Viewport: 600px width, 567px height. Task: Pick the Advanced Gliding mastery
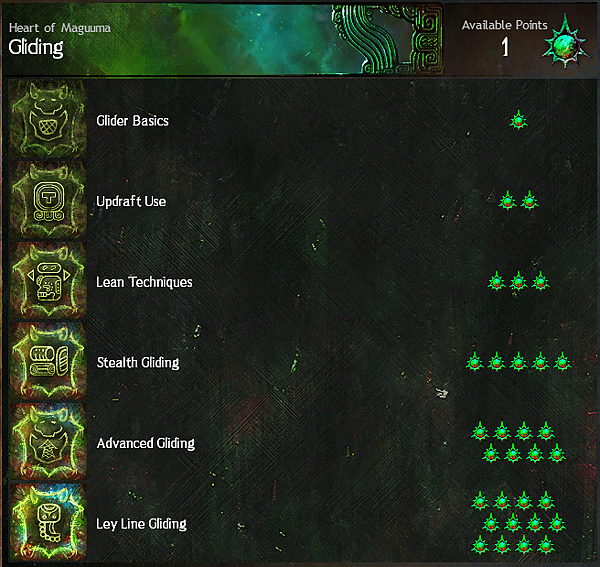[x=146, y=443]
